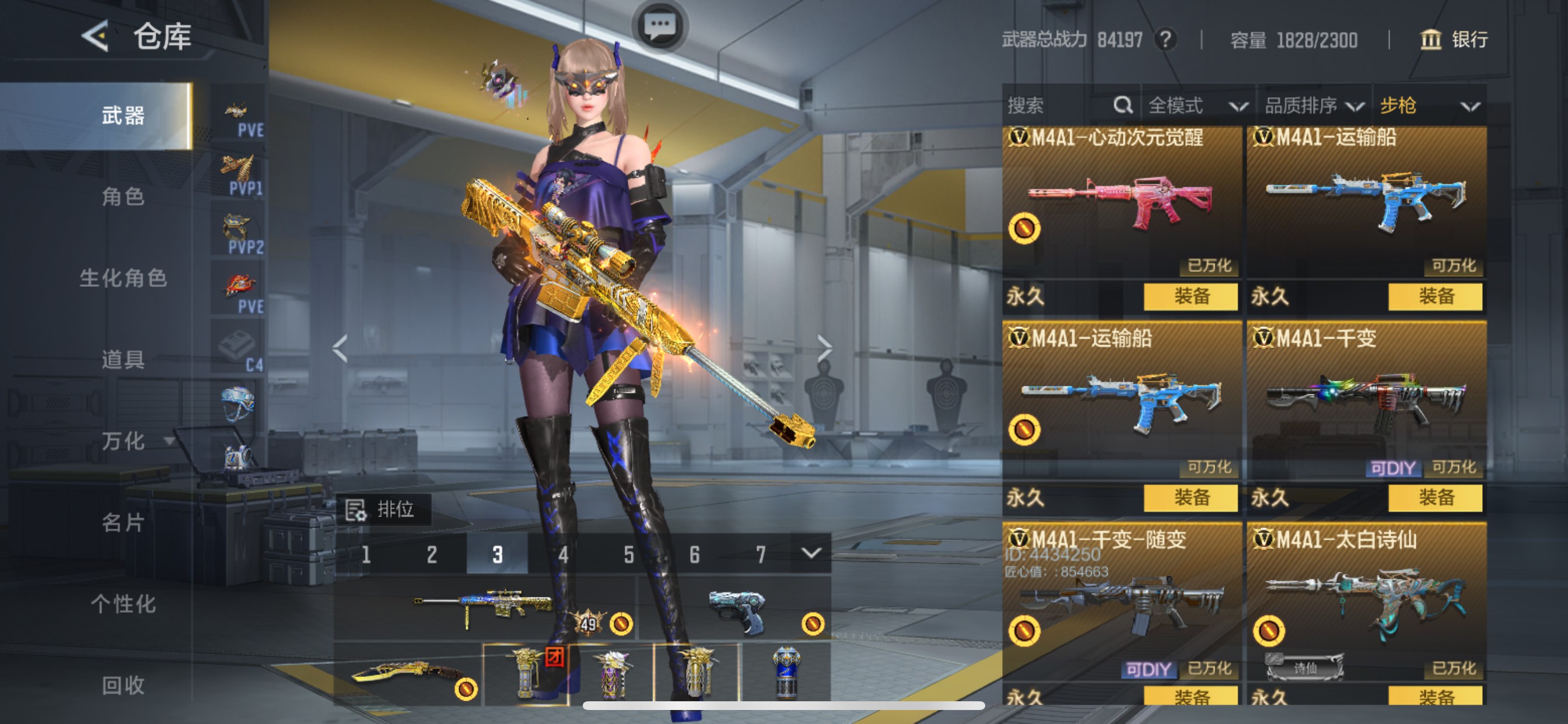Open the 步枪 weapon type dropdown

1428,106
